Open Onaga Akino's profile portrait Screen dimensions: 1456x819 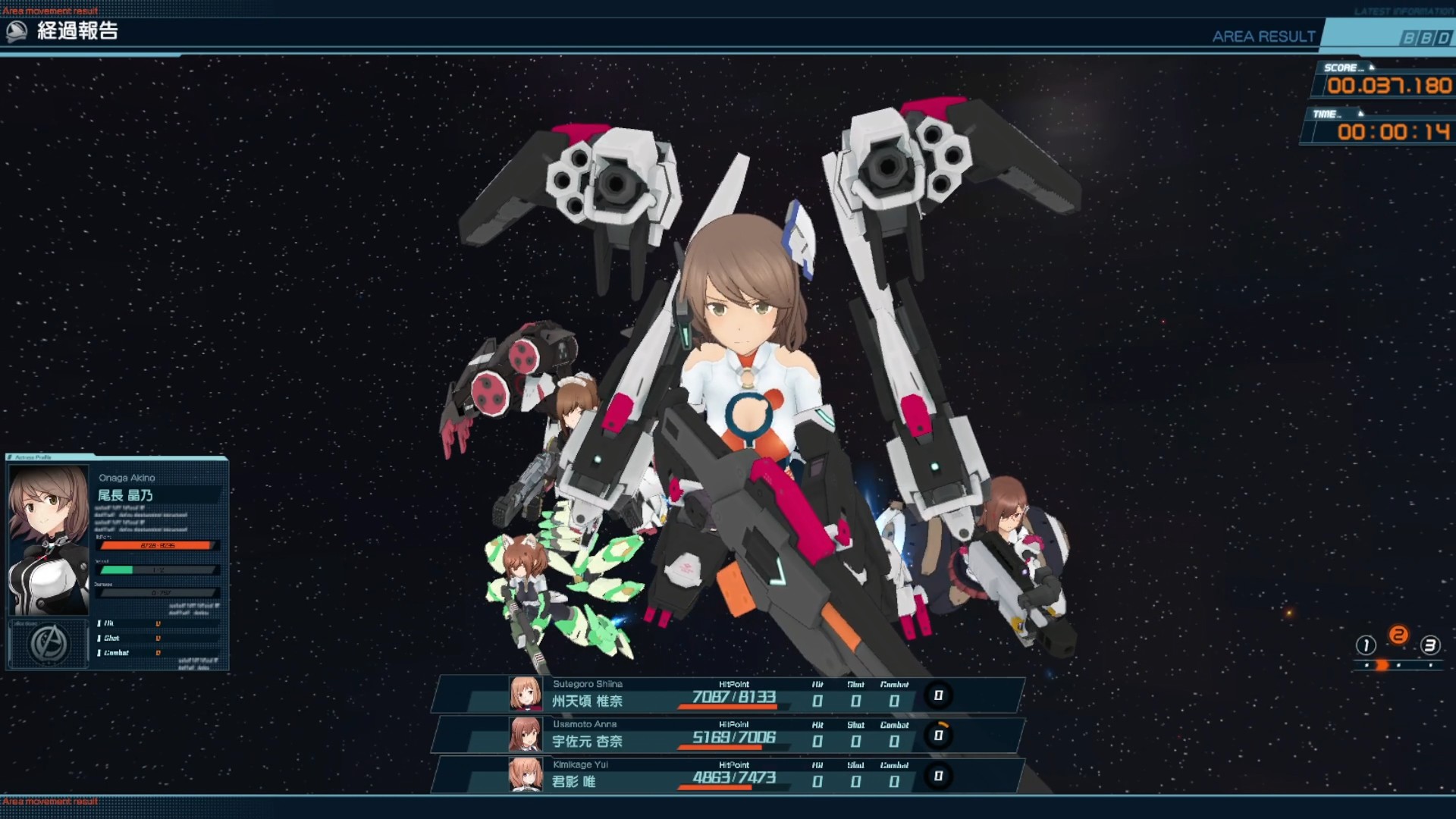pos(49,539)
